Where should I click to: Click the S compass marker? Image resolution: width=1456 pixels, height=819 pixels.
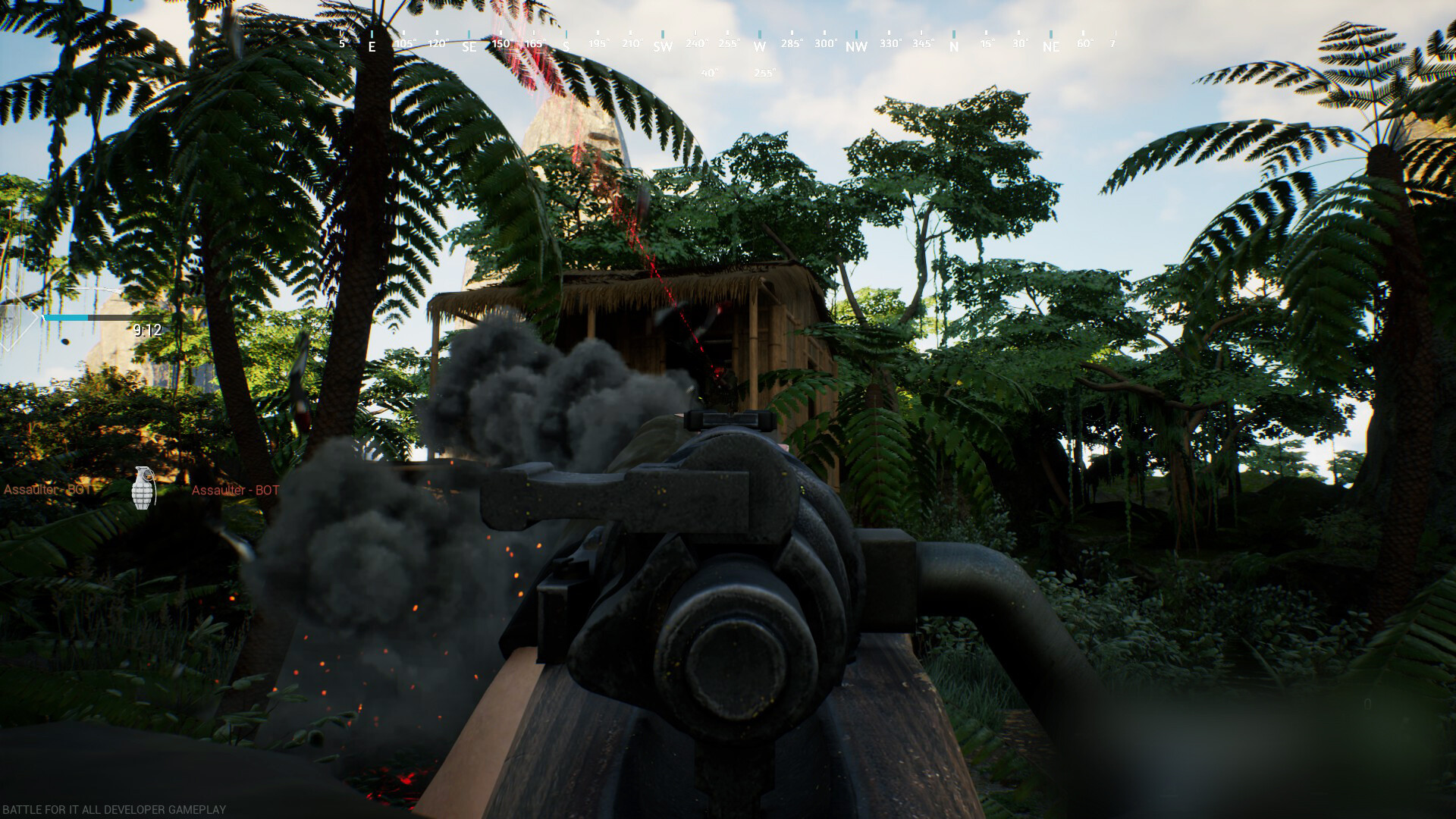pyautogui.click(x=566, y=46)
